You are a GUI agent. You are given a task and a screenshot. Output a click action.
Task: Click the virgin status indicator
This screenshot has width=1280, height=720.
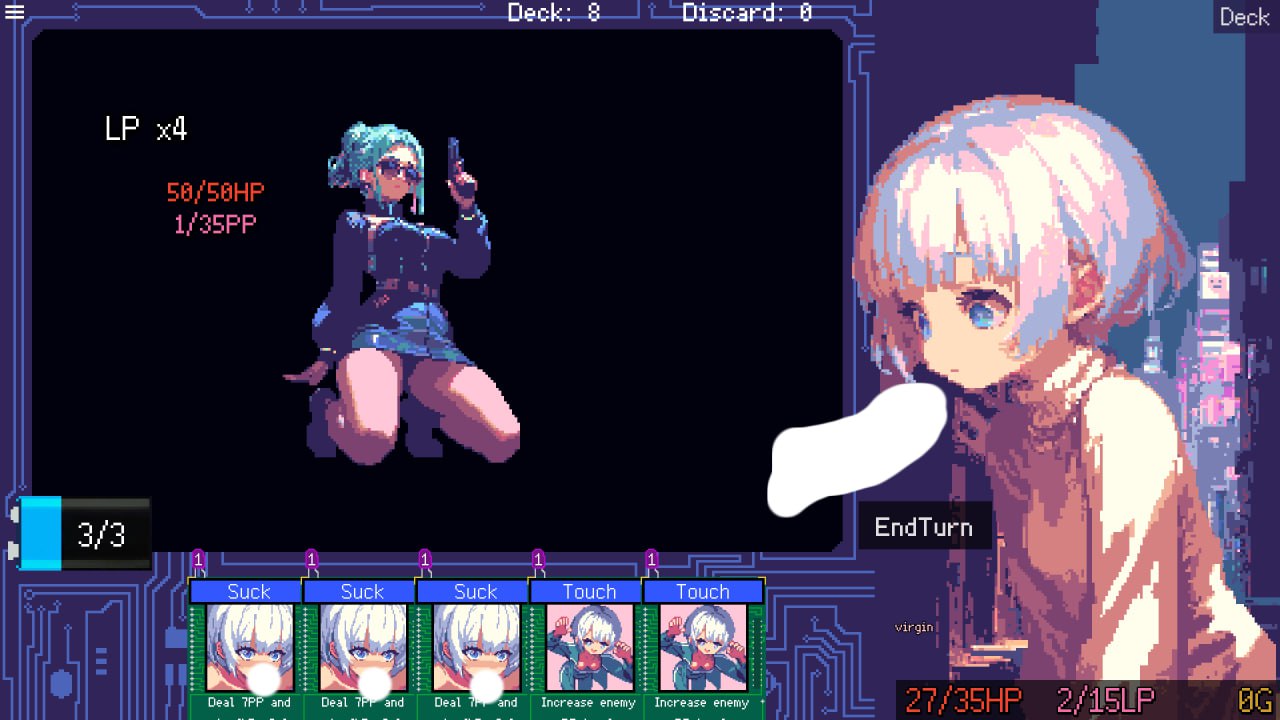tap(916, 627)
